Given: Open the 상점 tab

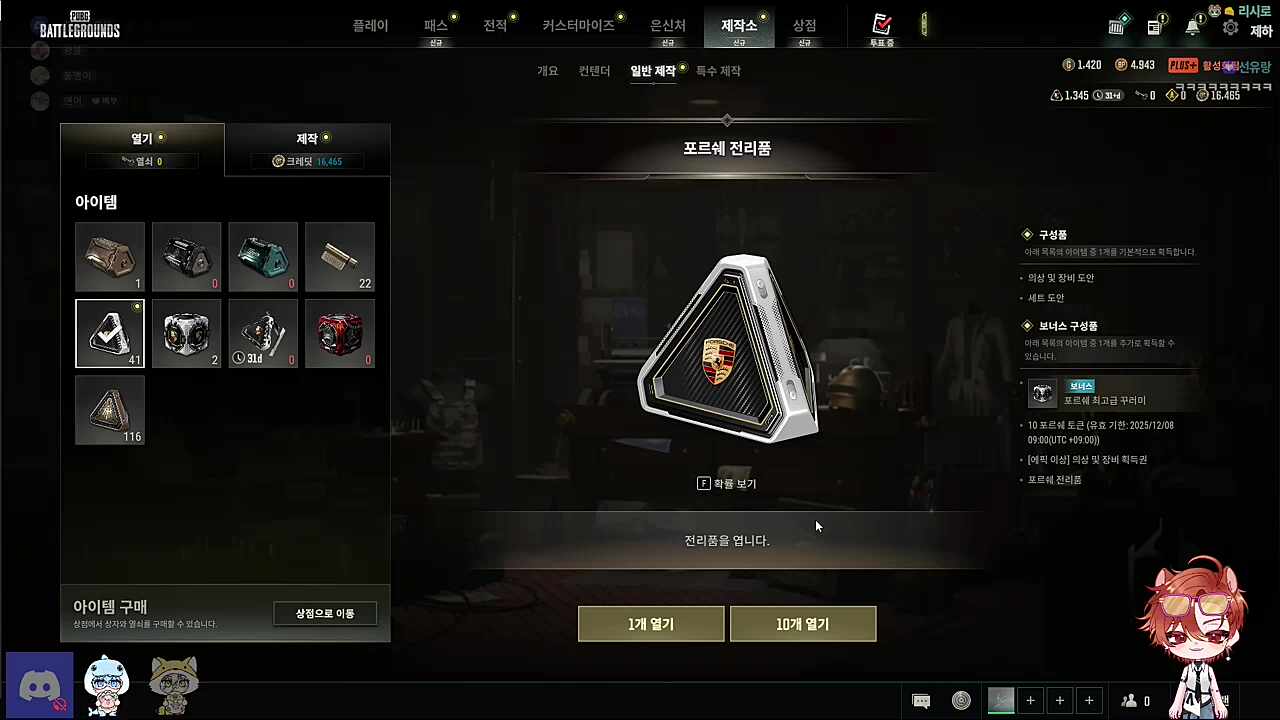Looking at the screenshot, I should point(804,26).
